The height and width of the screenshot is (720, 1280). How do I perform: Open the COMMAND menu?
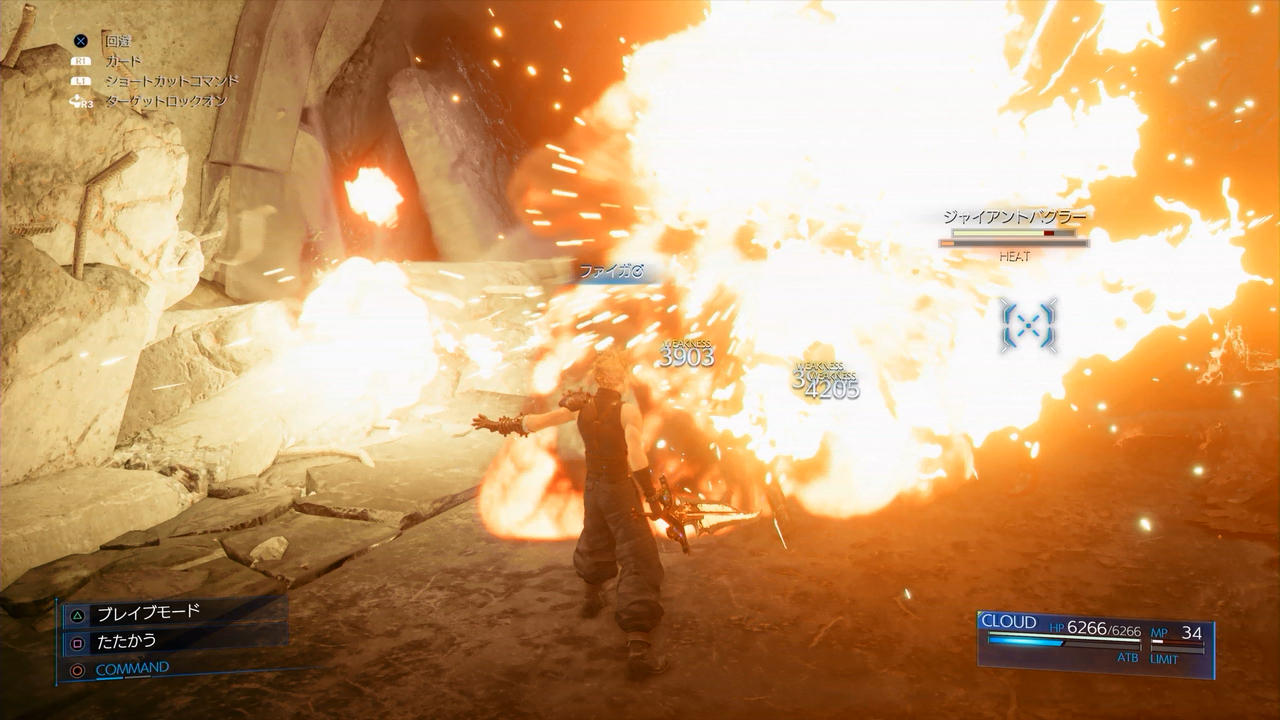coord(132,669)
